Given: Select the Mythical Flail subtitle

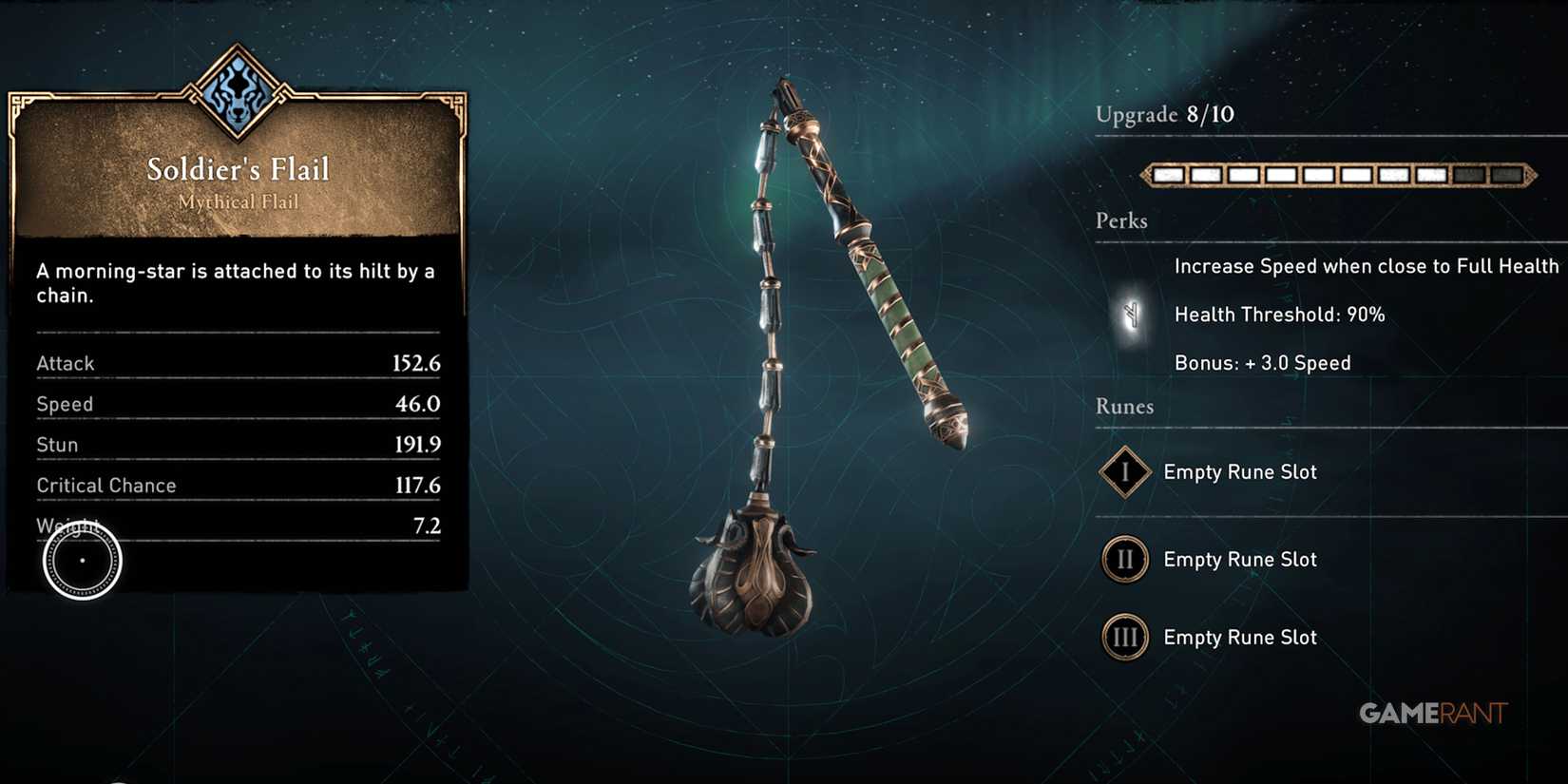Looking at the screenshot, I should 237,201.
